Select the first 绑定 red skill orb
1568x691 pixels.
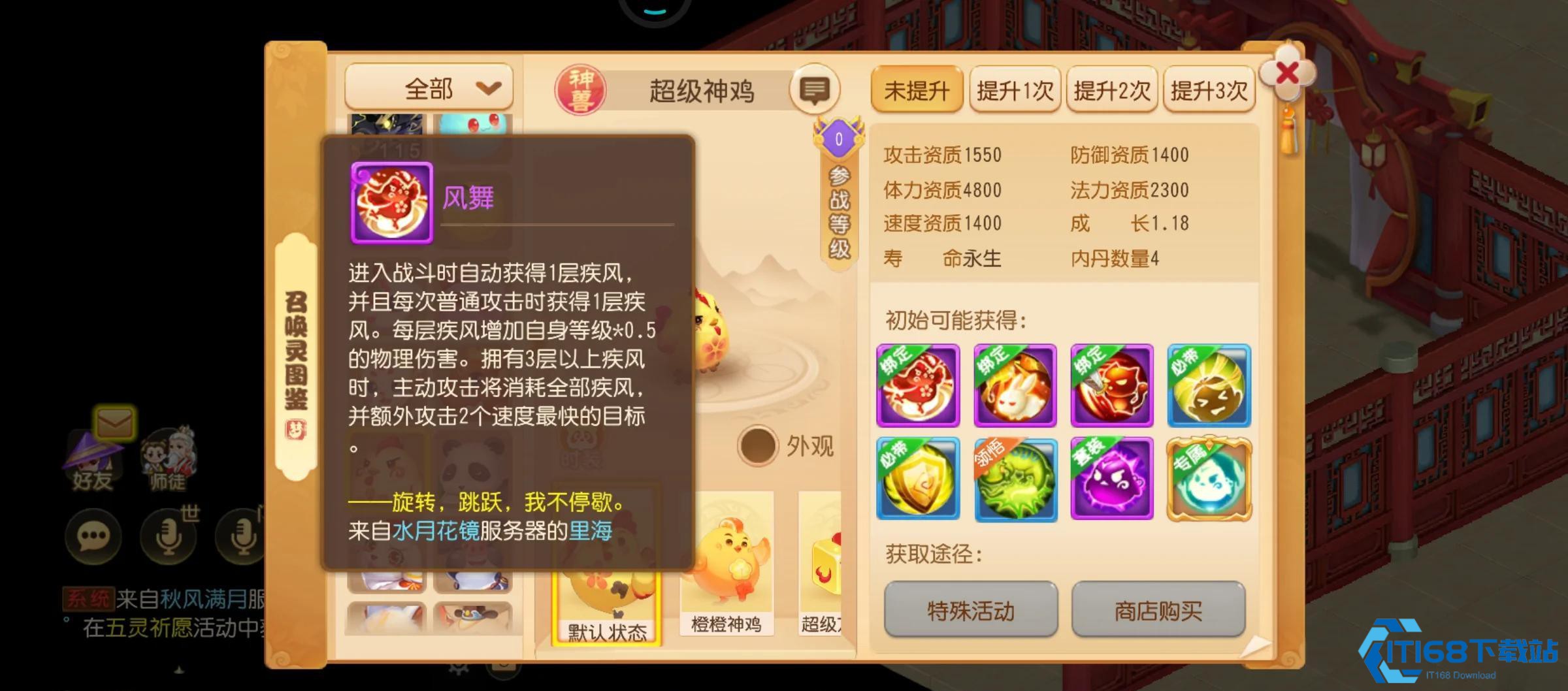918,385
